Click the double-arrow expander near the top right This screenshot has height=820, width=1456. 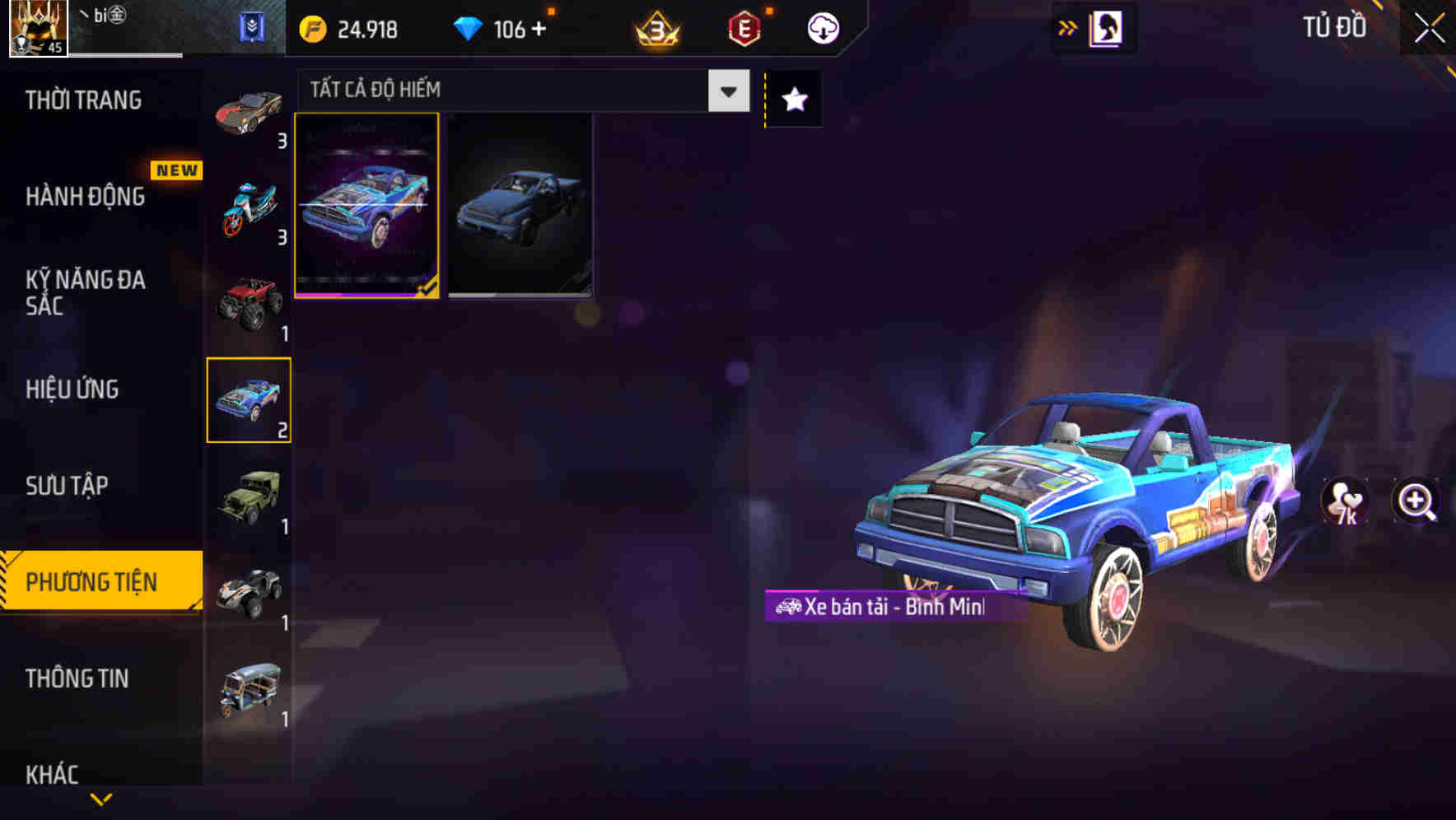click(1066, 27)
